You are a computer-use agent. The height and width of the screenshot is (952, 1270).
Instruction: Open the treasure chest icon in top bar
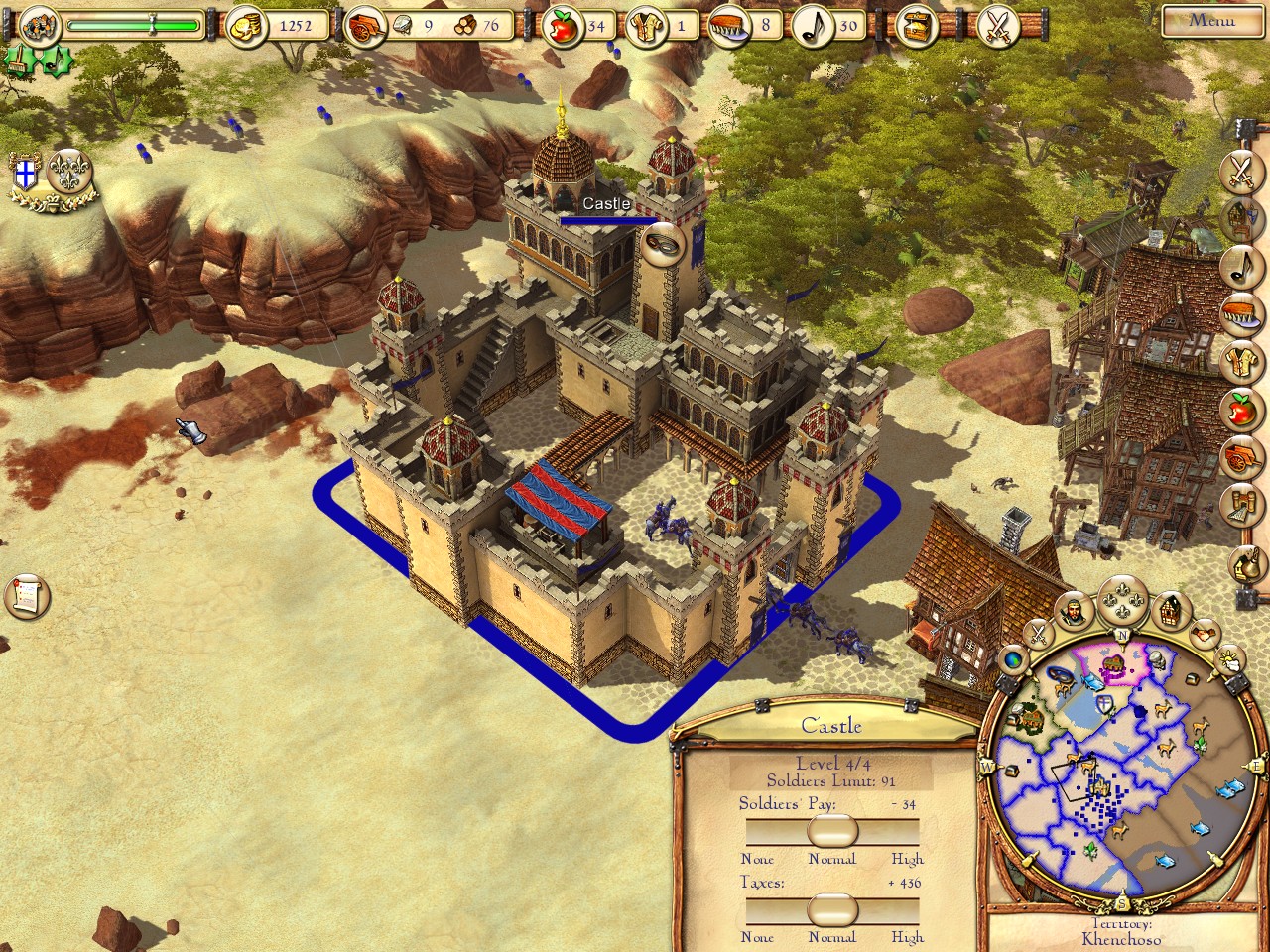click(x=916, y=27)
